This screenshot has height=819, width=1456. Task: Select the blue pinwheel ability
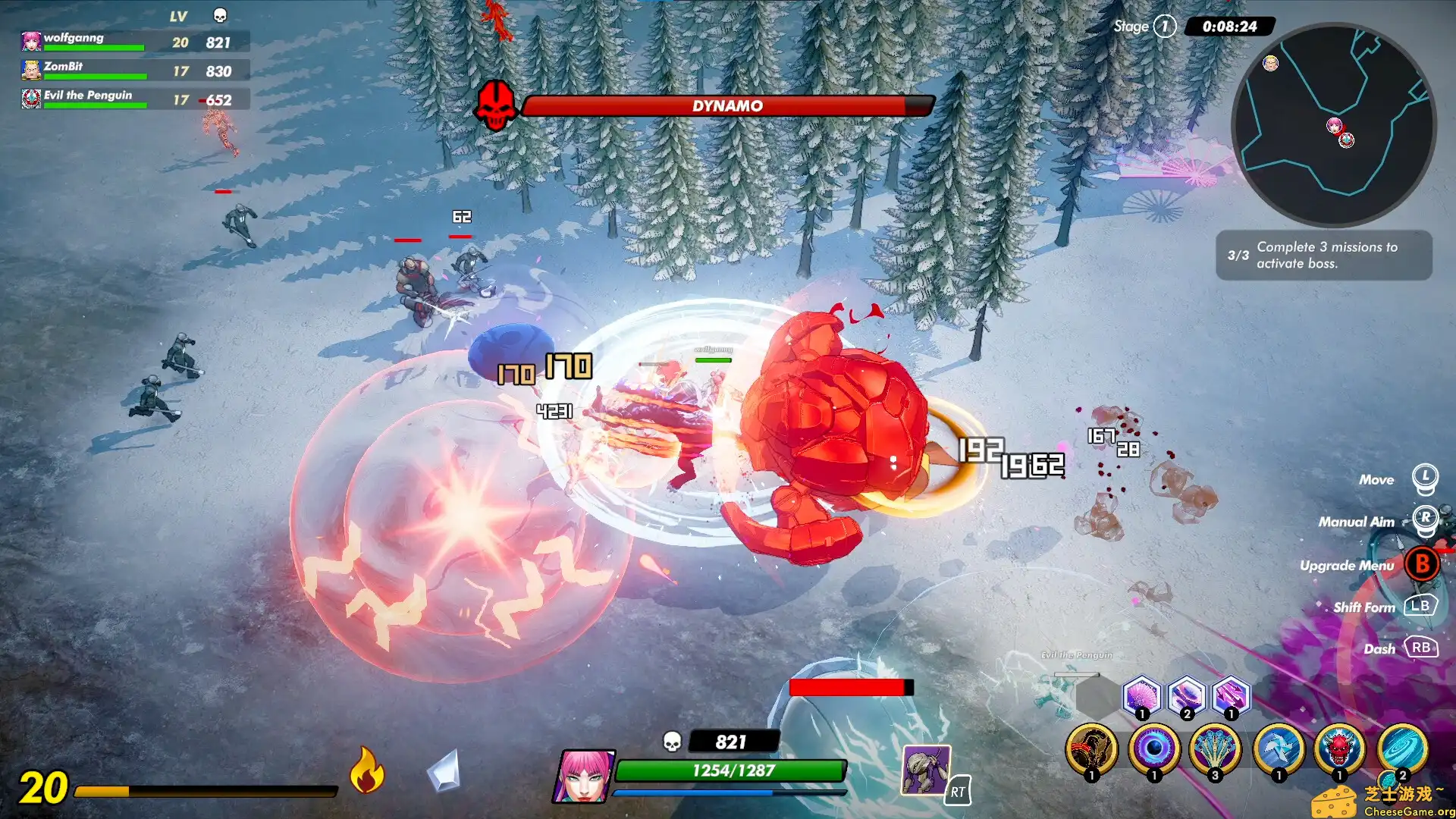pyautogui.click(x=1279, y=749)
